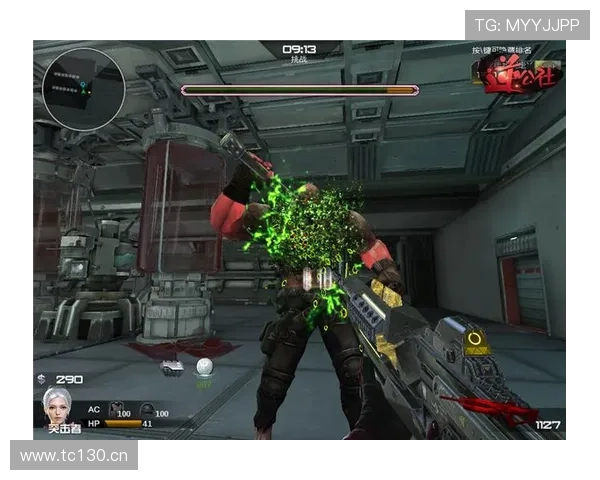The height and width of the screenshot is (480, 600).
Task: Select the silver-haired character portrait
Action: click(56, 406)
